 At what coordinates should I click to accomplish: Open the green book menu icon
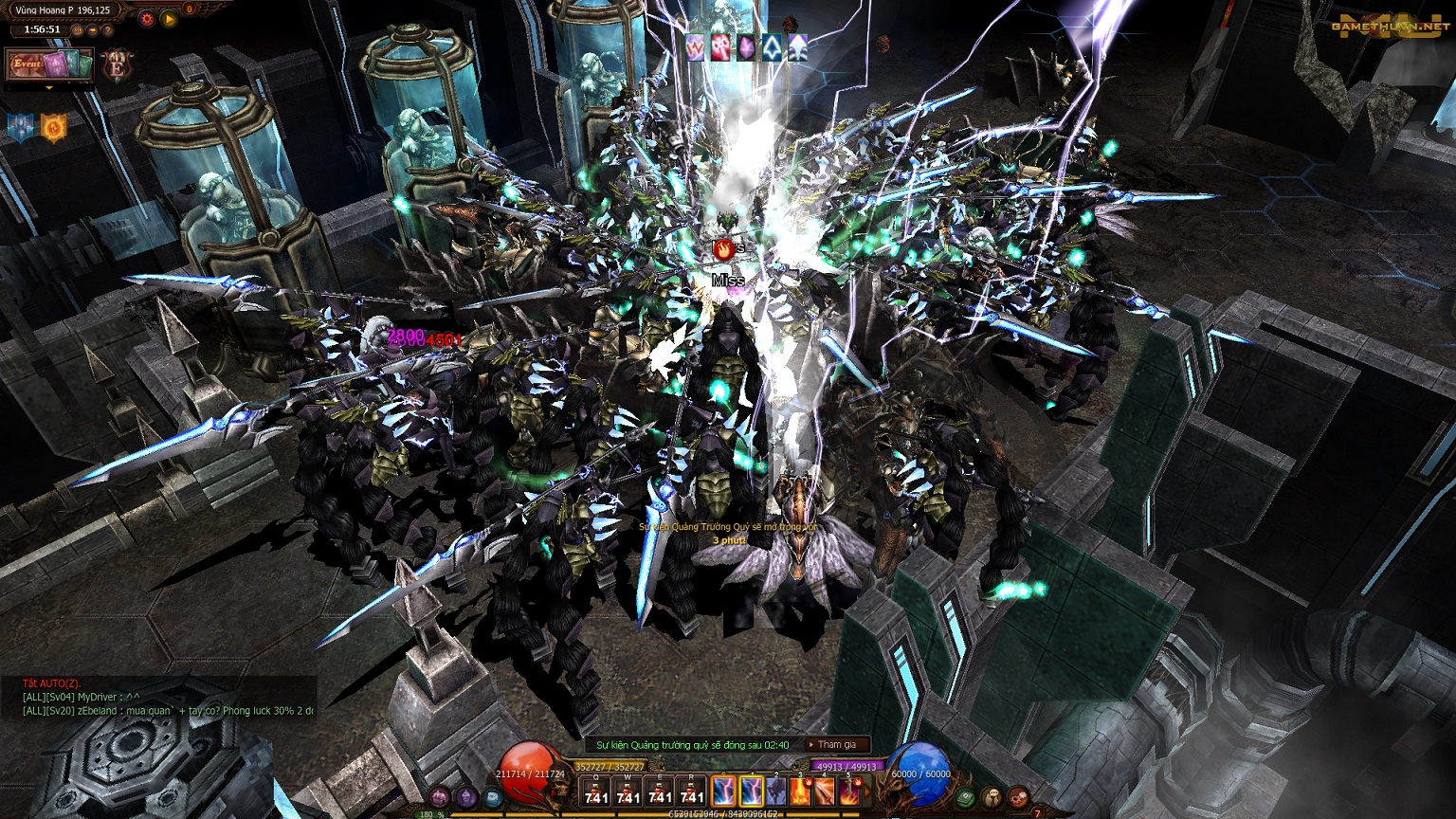[966, 797]
